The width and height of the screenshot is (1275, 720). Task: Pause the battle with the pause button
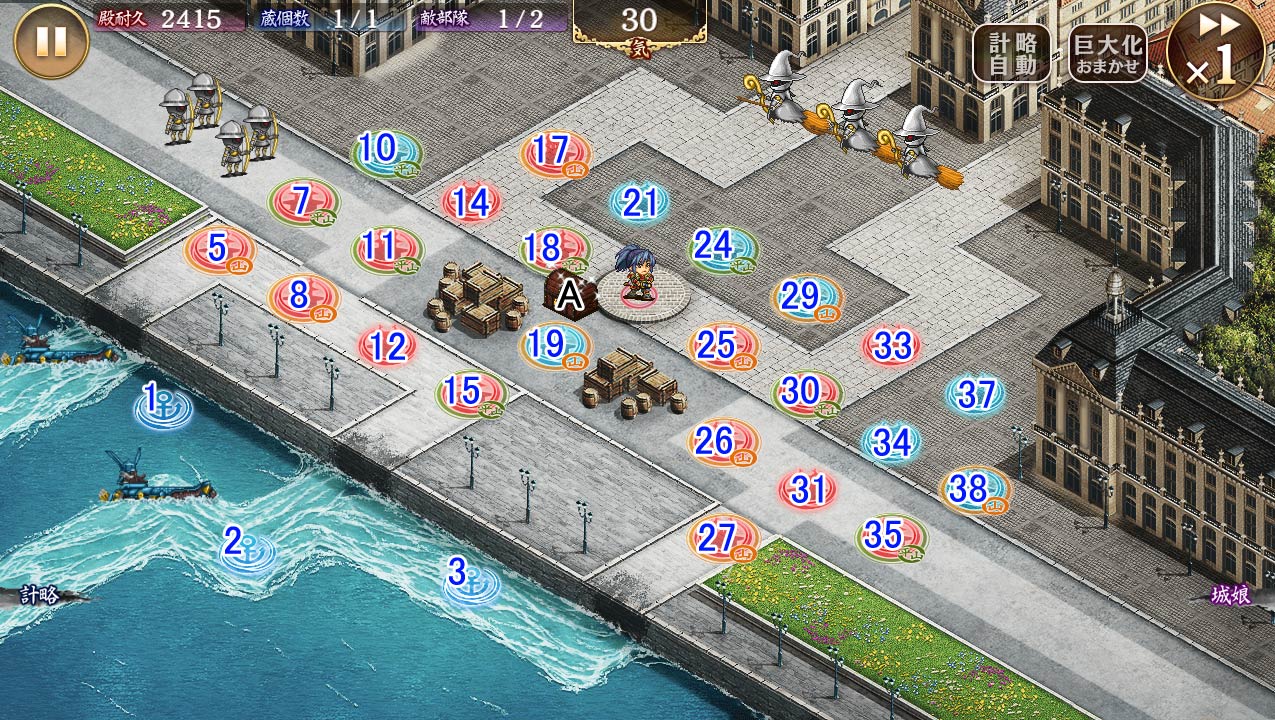51,41
